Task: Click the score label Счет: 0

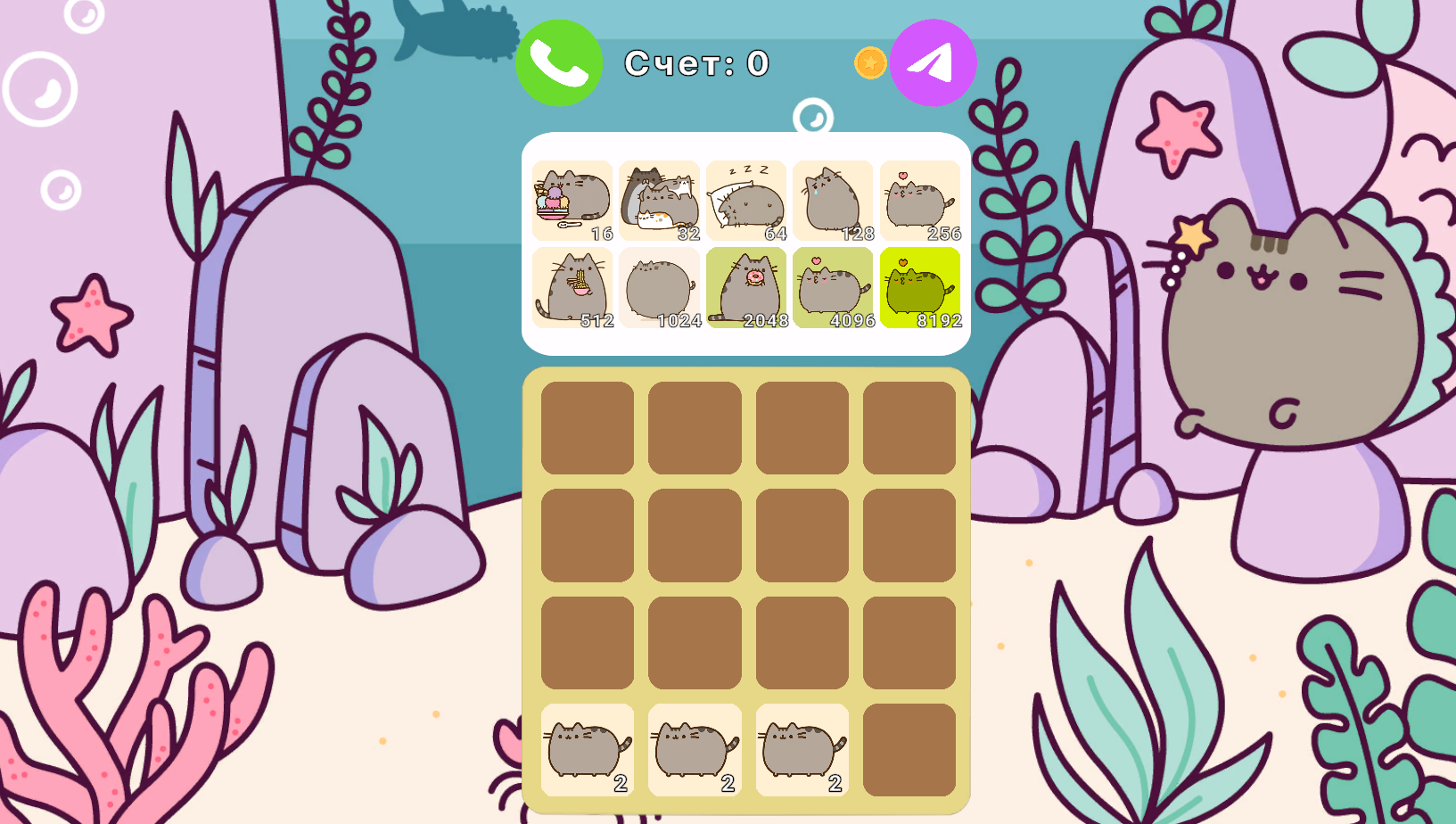Action: click(699, 62)
